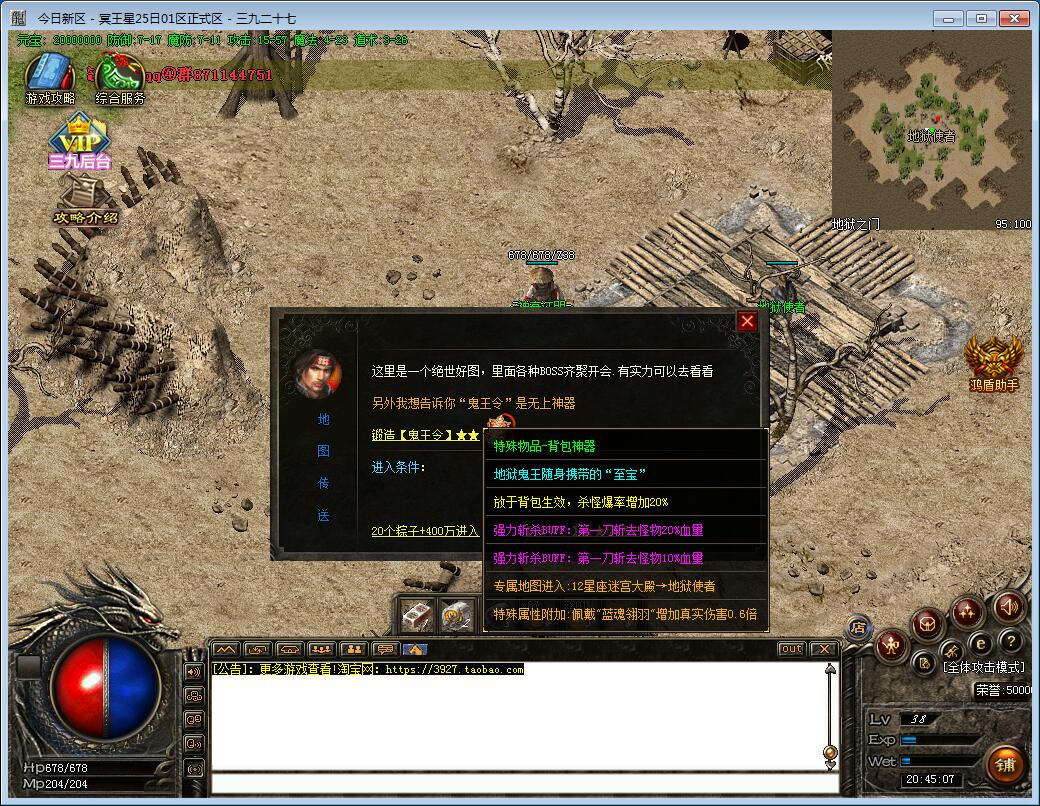Choose the 20个粽子+400万进入 entry option
The image size is (1040, 806).
425,531
